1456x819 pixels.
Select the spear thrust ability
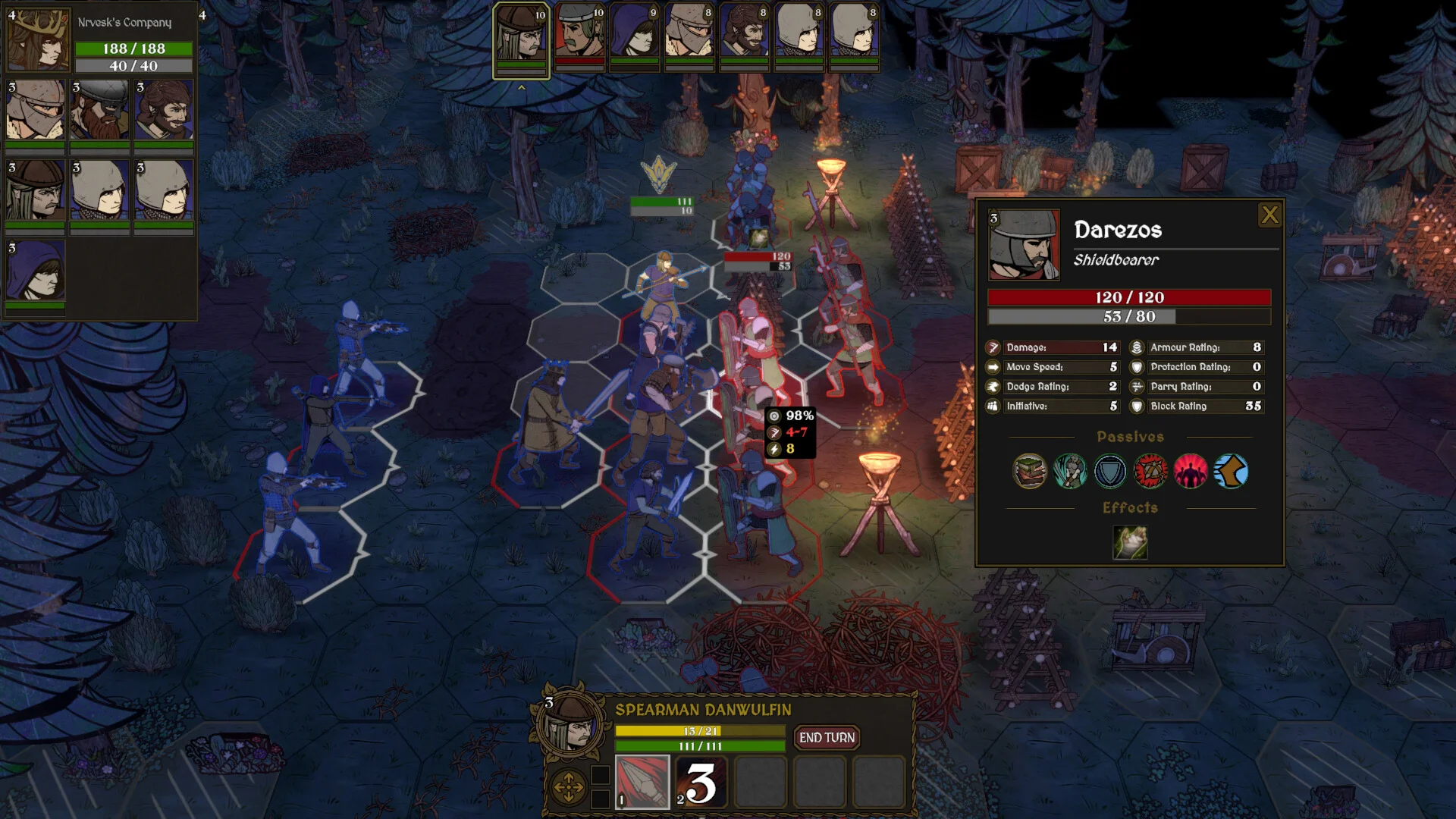[642, 782]
